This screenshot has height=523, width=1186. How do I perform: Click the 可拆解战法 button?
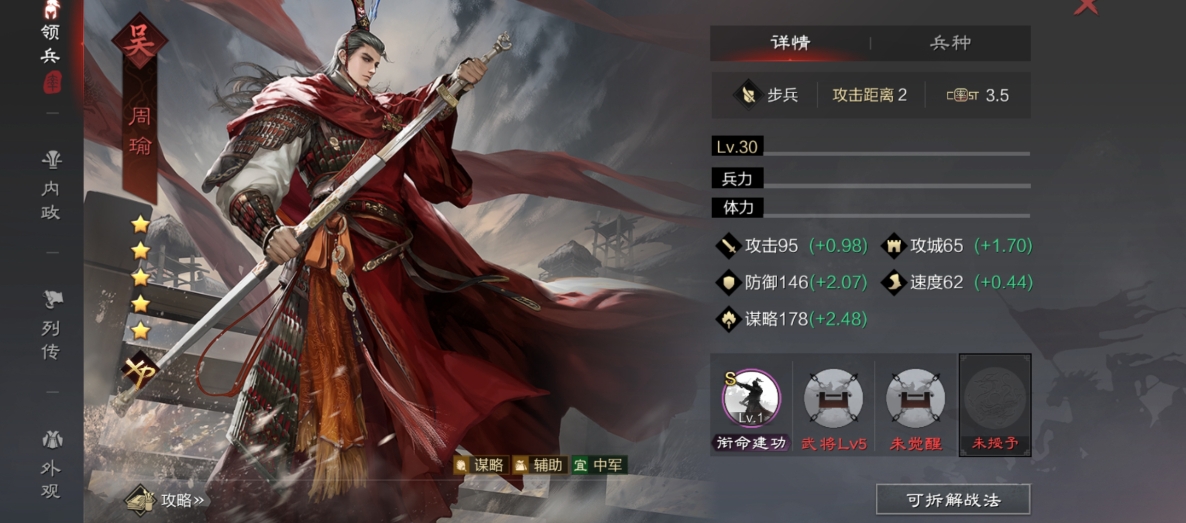tap(952, 499)
